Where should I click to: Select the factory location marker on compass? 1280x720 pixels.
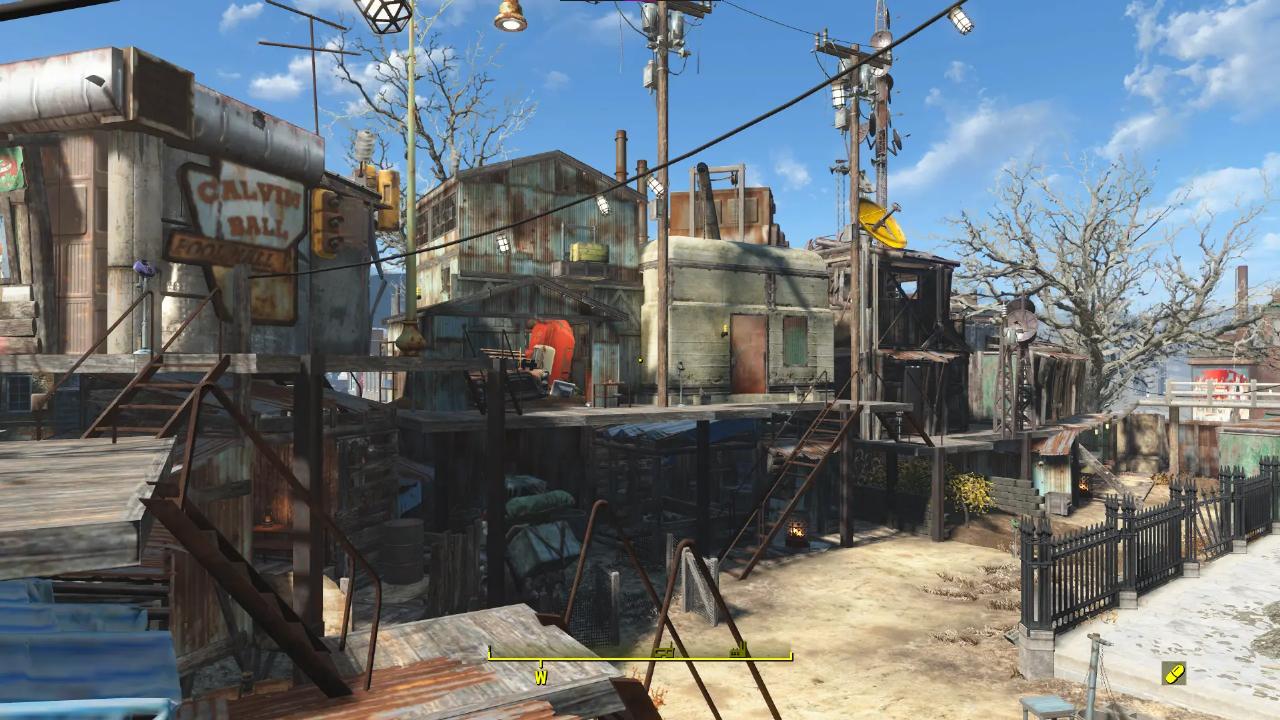[739, 651]
